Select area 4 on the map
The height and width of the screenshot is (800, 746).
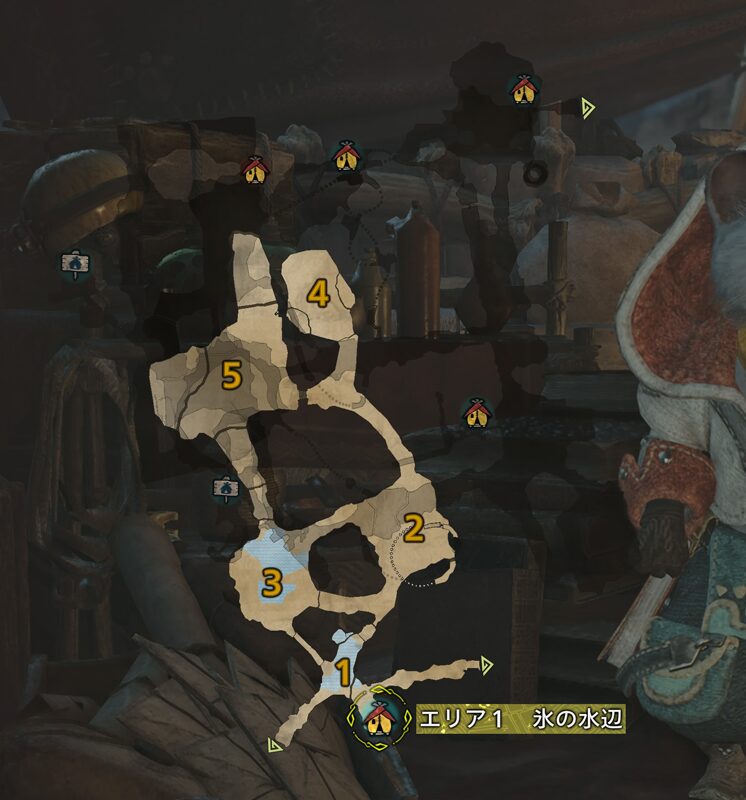tap(318, 293)
